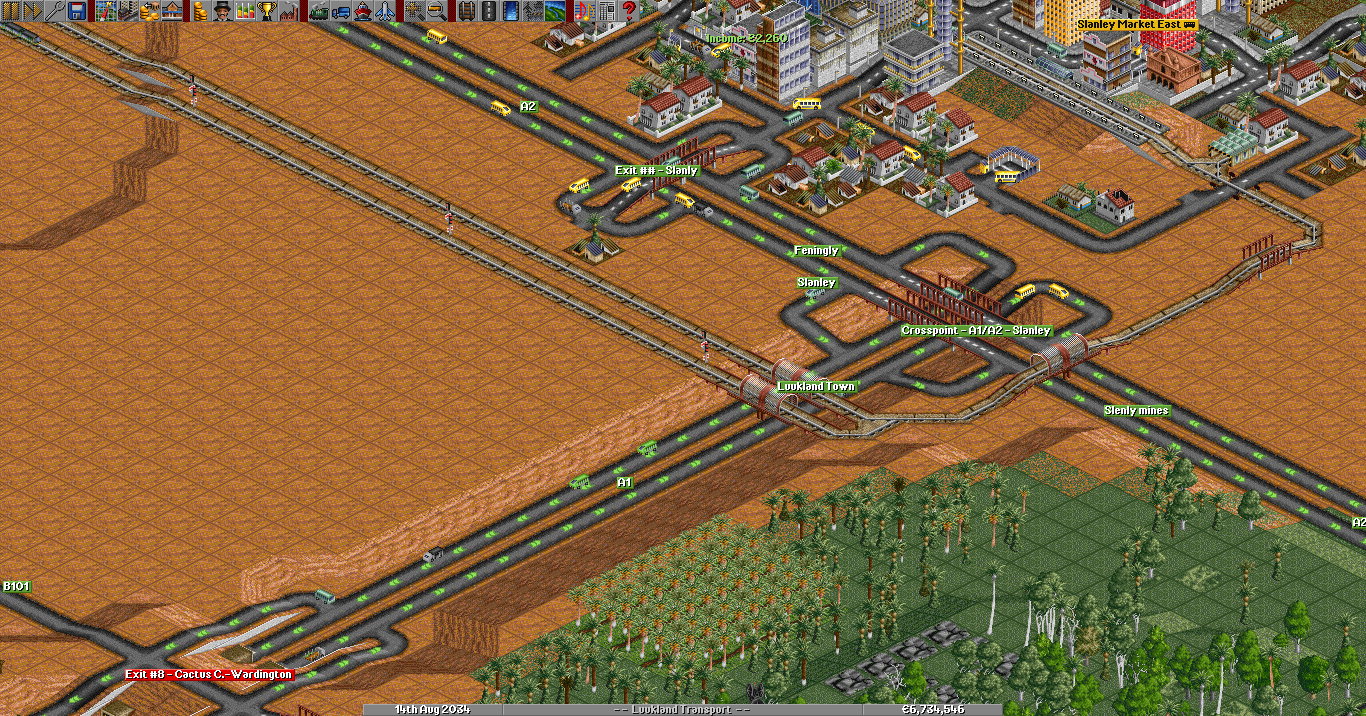Show the company station list
The width and height of the screenshot is (1366, 716).
(x=172, y=11)
